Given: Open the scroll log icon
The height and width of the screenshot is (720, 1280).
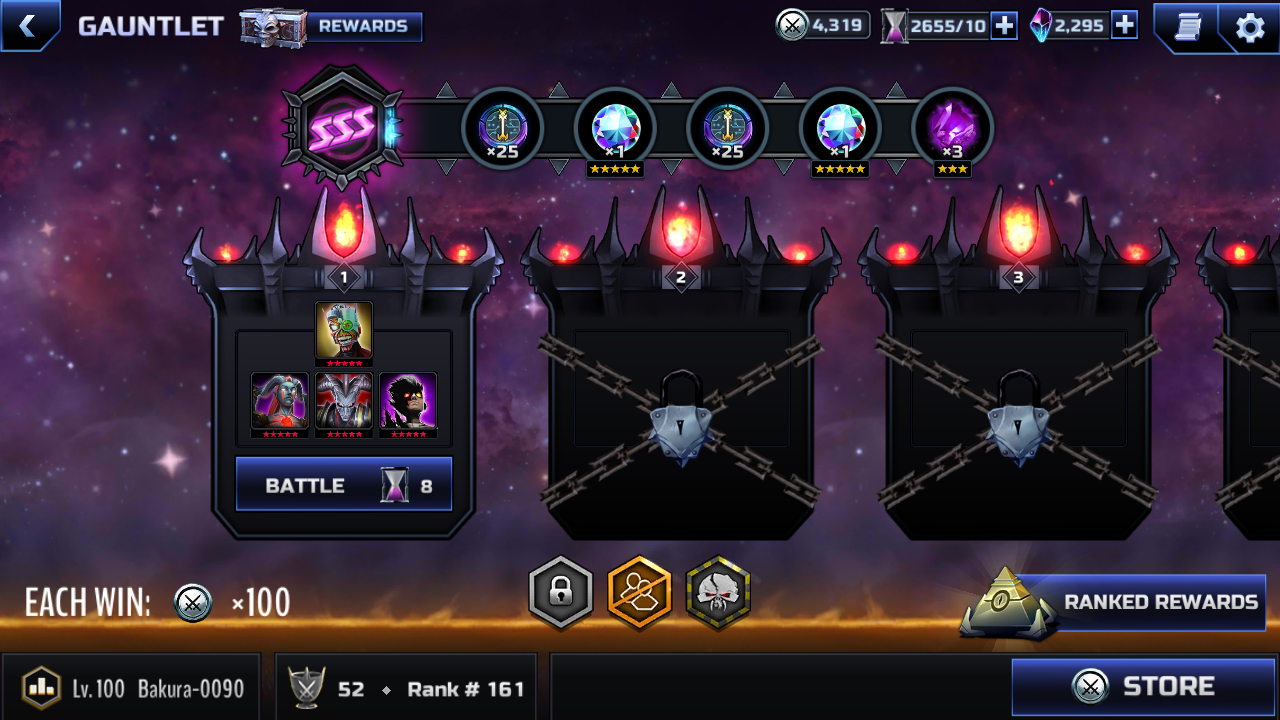Looking at the screenshot, I should point(1187,27).
